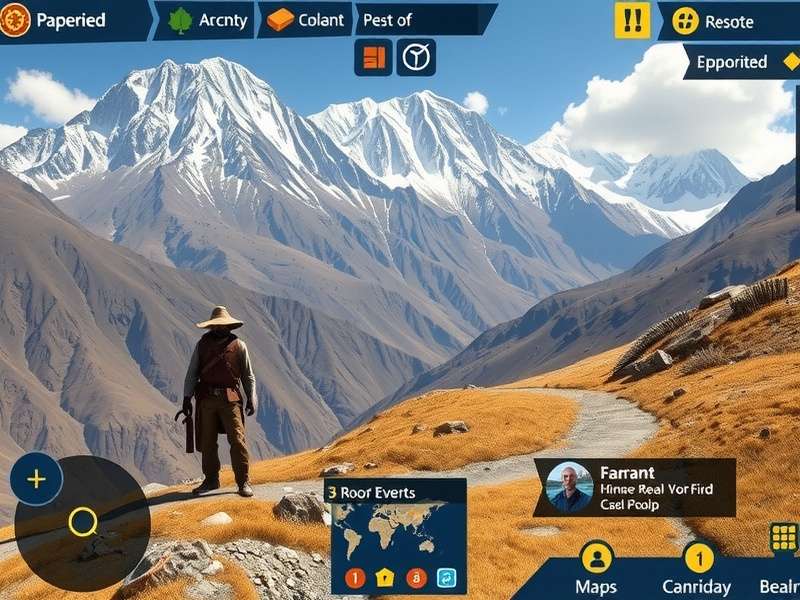Open the Maps menu
Screen dimensions: 800x600
pos(596,568)
